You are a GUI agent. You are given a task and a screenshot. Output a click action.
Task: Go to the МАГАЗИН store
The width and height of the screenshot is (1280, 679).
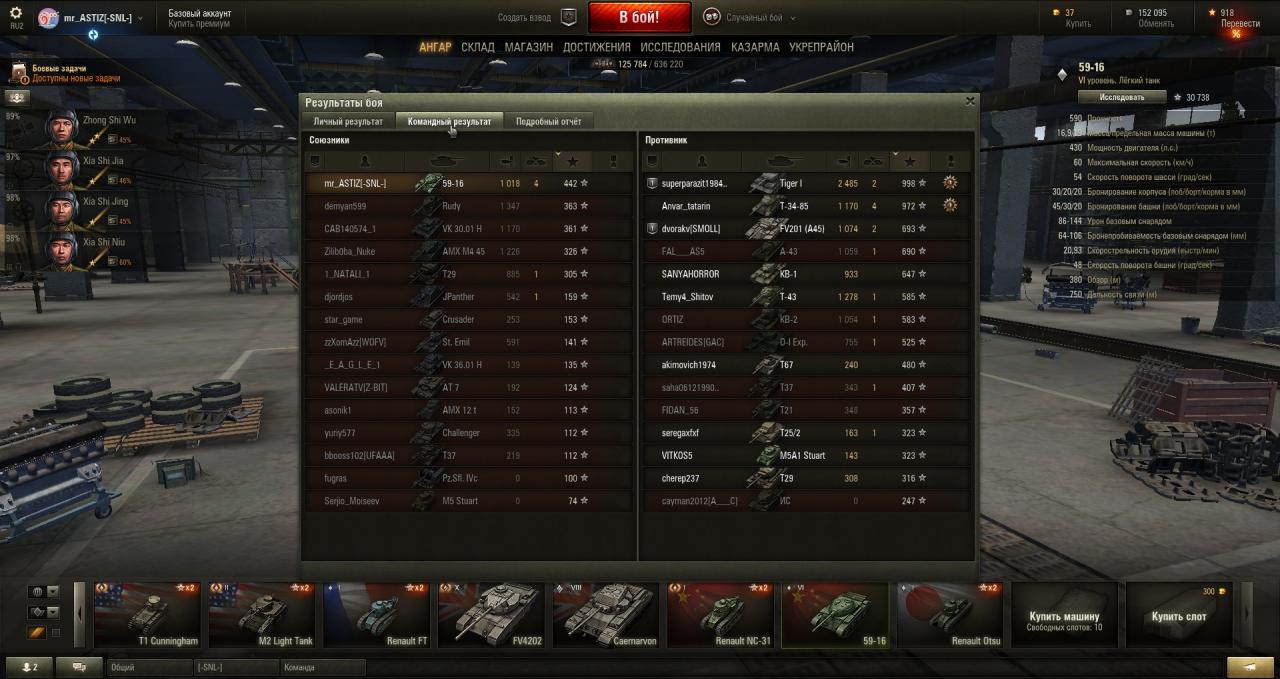pyautogui.click(x=528, y=47)
